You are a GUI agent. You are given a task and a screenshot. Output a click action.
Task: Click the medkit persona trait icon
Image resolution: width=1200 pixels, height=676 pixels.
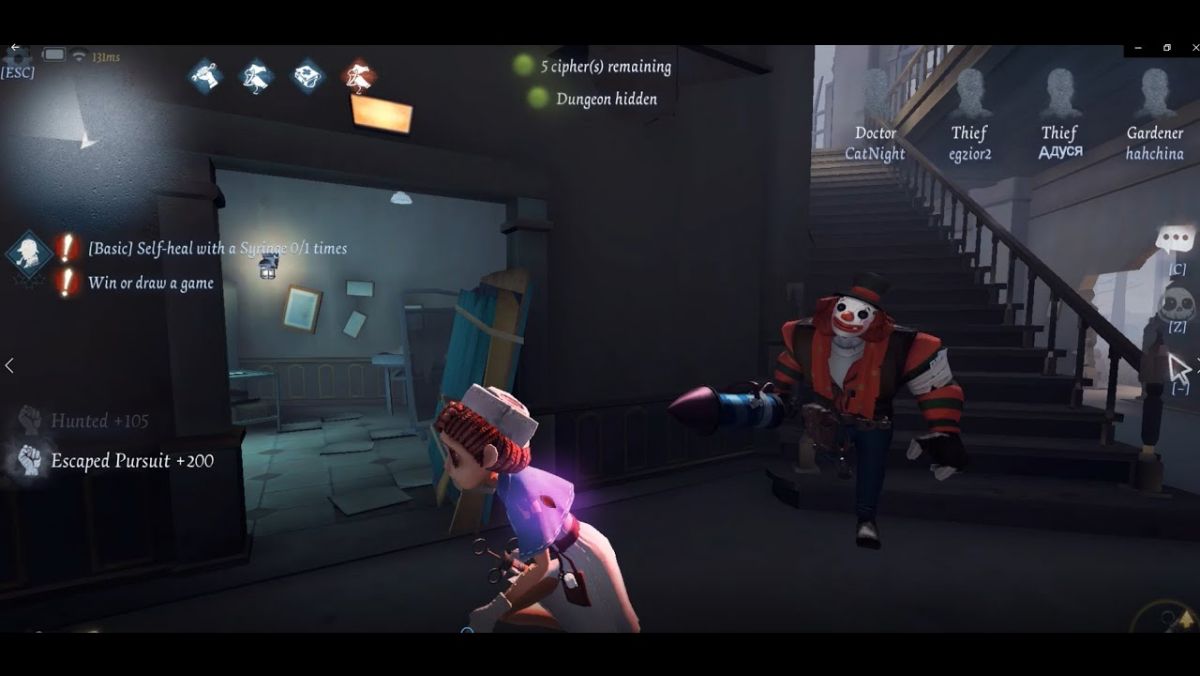[308, 76]
